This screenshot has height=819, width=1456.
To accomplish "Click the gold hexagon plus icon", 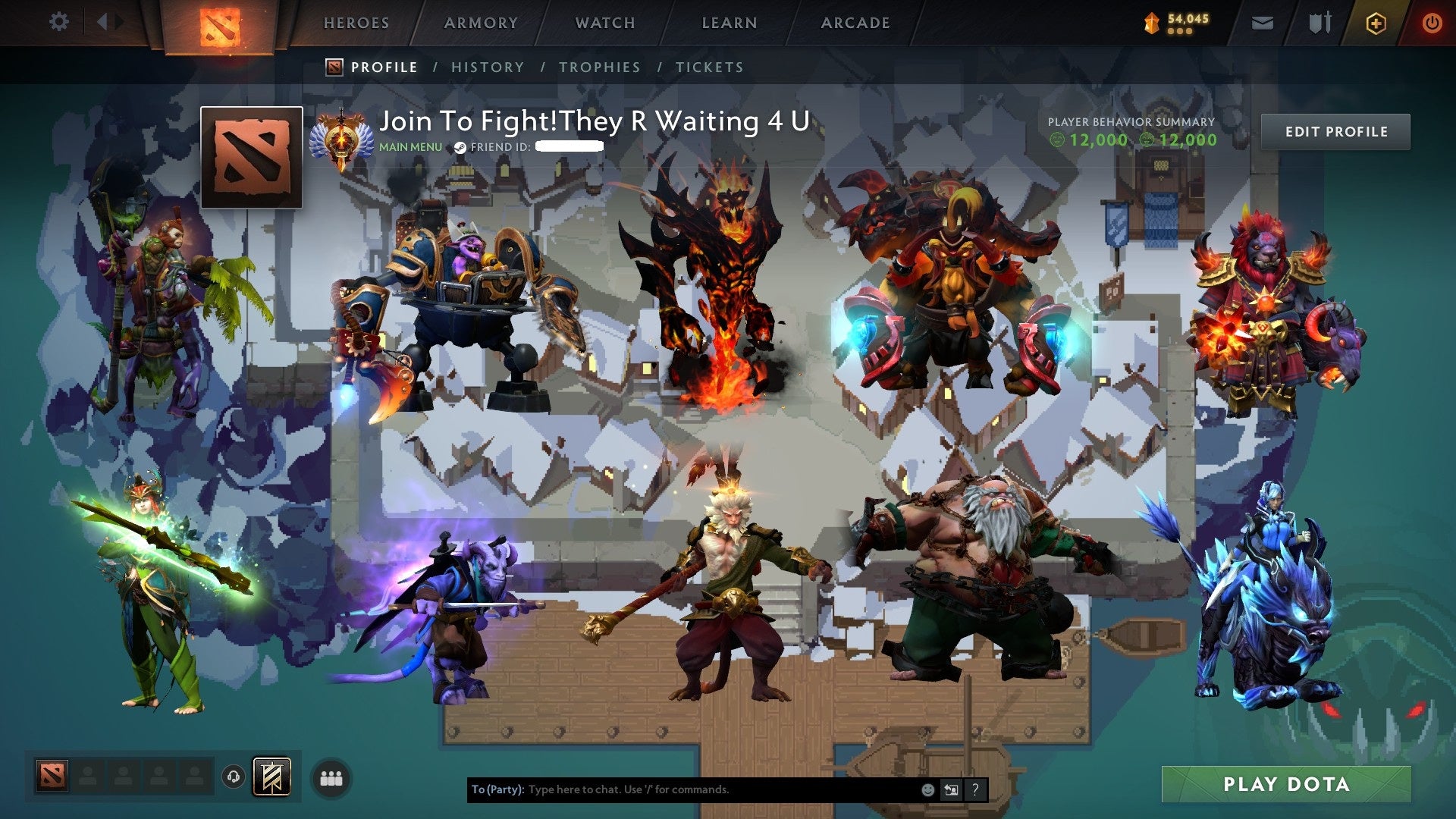I will 1375,23.
